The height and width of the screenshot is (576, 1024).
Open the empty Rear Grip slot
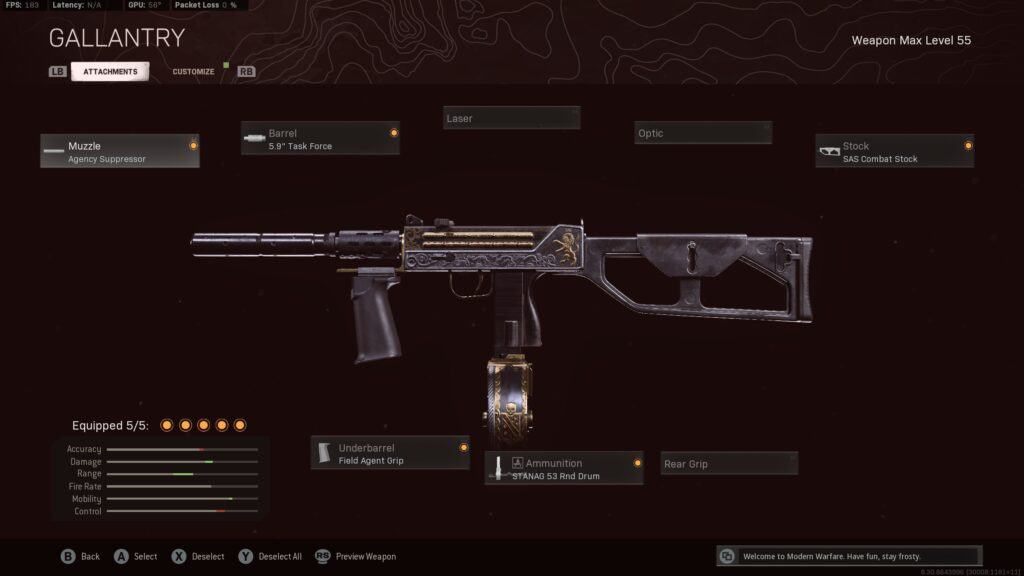pyautogui.click(x=729, y=464)
